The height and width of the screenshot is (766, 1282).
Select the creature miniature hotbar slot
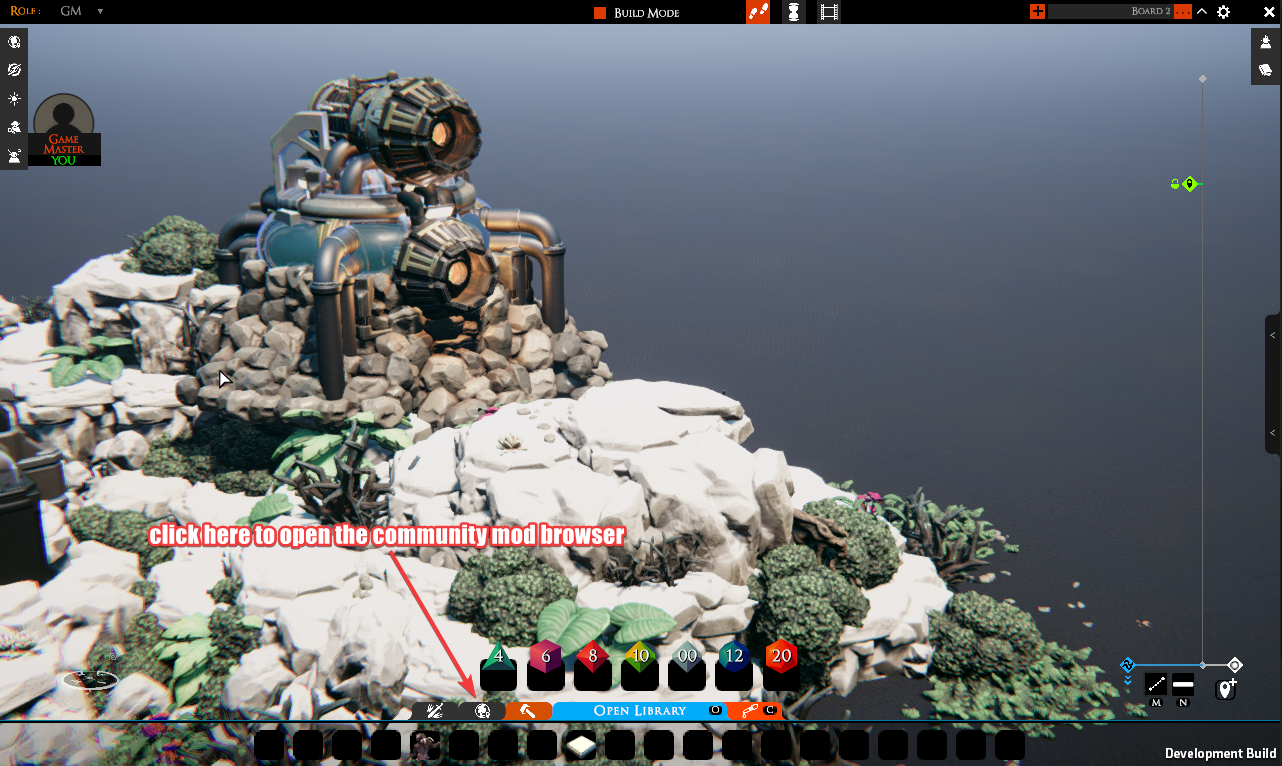tap(425, 746)
